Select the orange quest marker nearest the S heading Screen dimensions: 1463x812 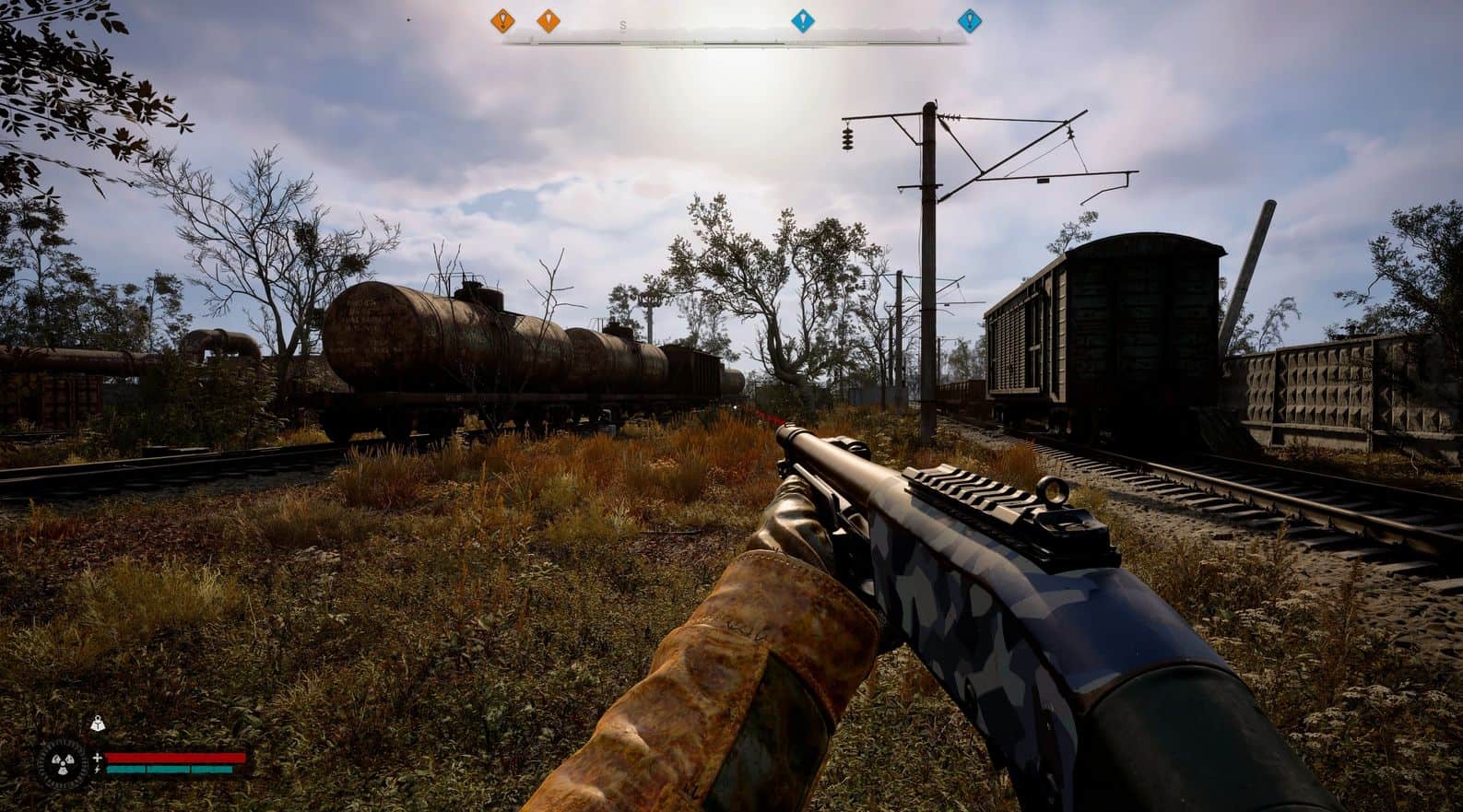549,19
